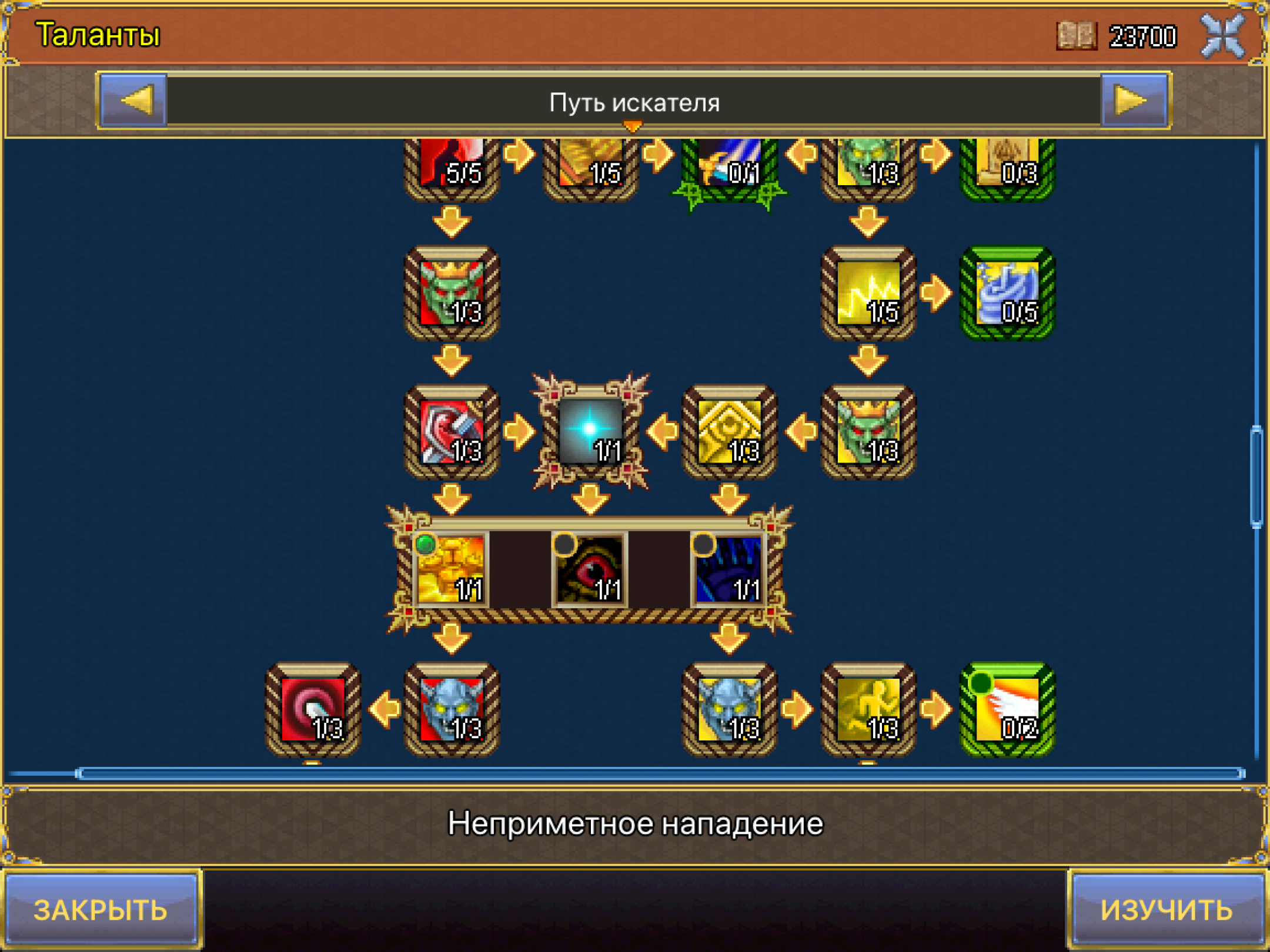Screen dimensions: 1270x952
Task: Choose the yellow rune pattern talent
Action: tap(729, 431)
